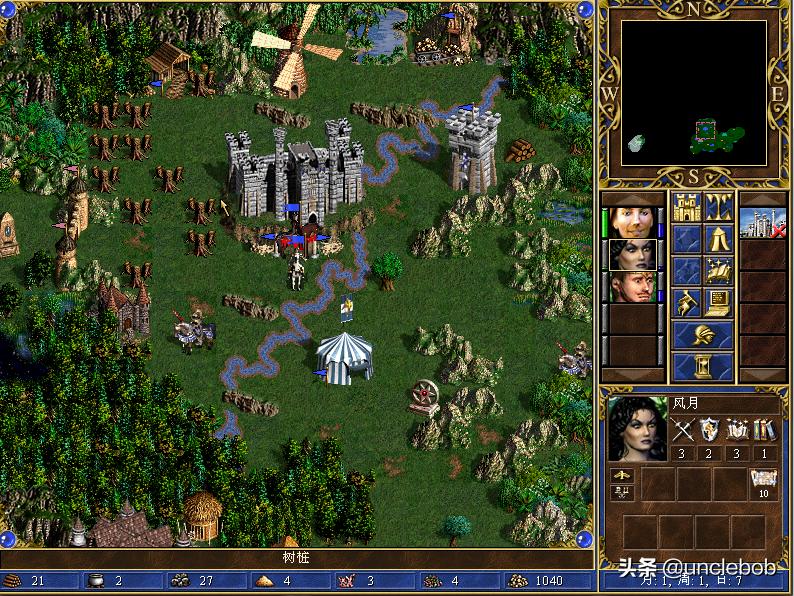Toggle the underground and surface view
This screenshot has width=794, height=596.
click(719, 207)
